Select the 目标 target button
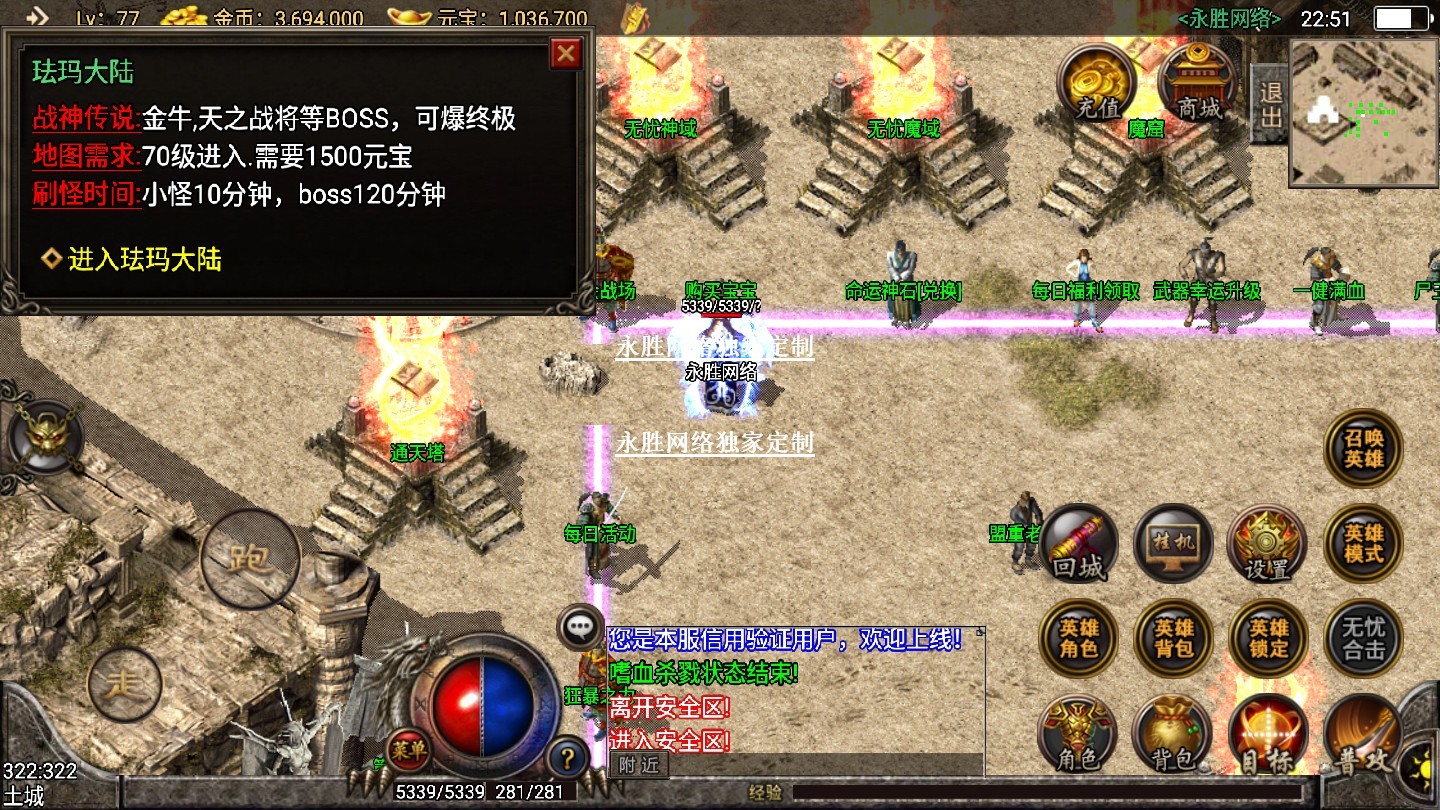Screen dimensions: 1440x810 click(x=1268, y=735)
